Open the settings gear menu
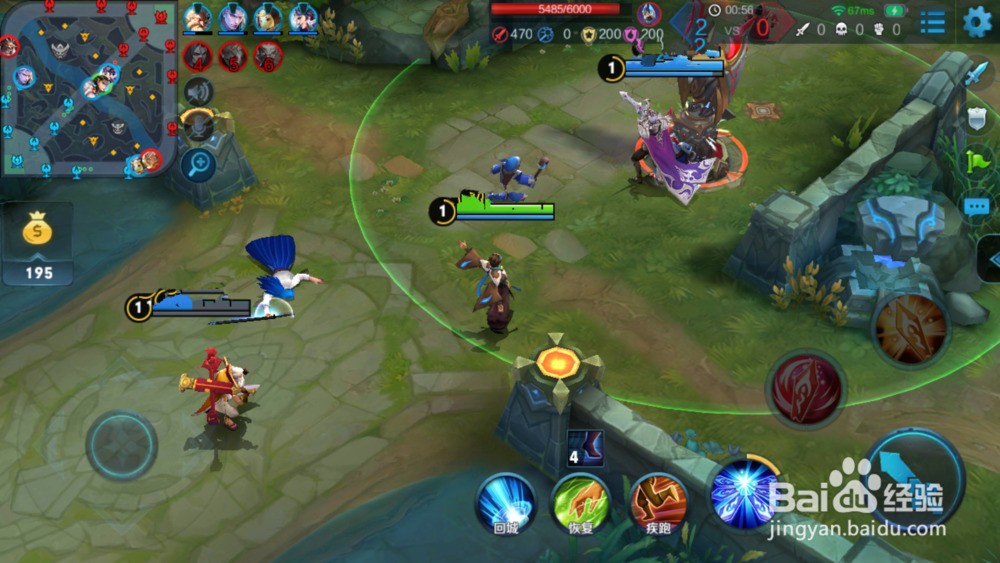The image size is (1000, 563). (x=977, y=22)
